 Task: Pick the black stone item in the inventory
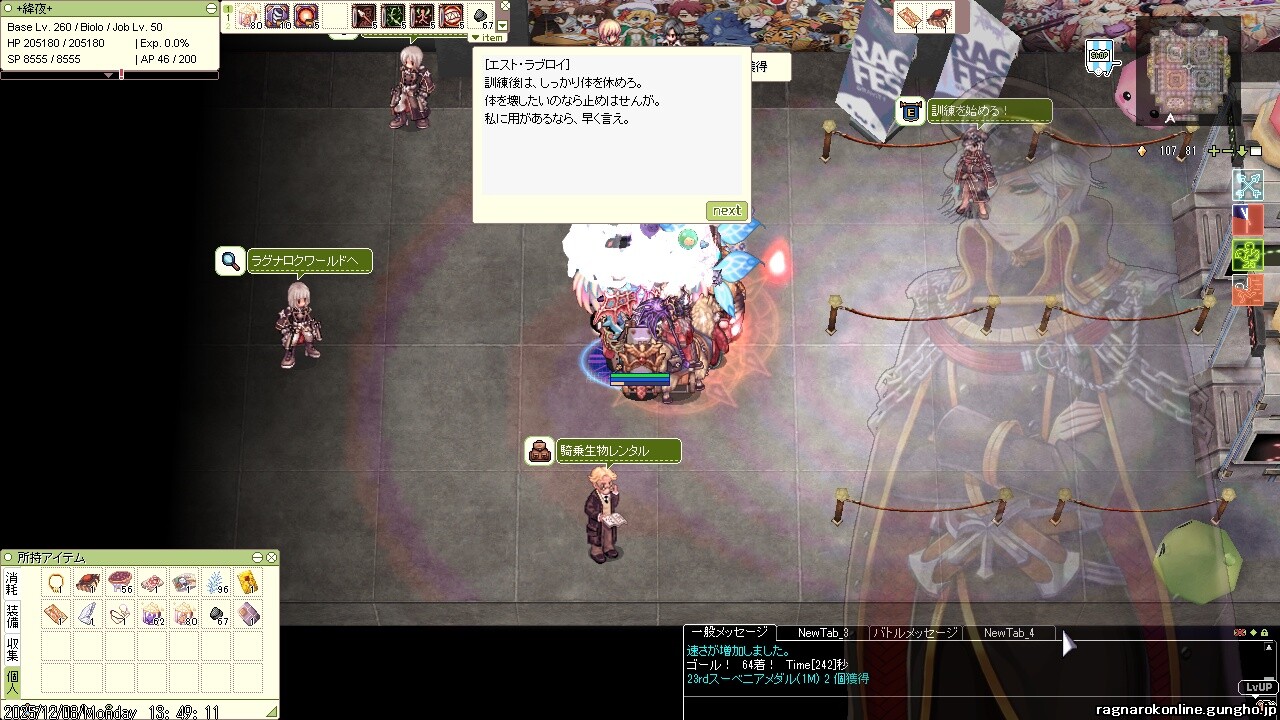point(217,614)
